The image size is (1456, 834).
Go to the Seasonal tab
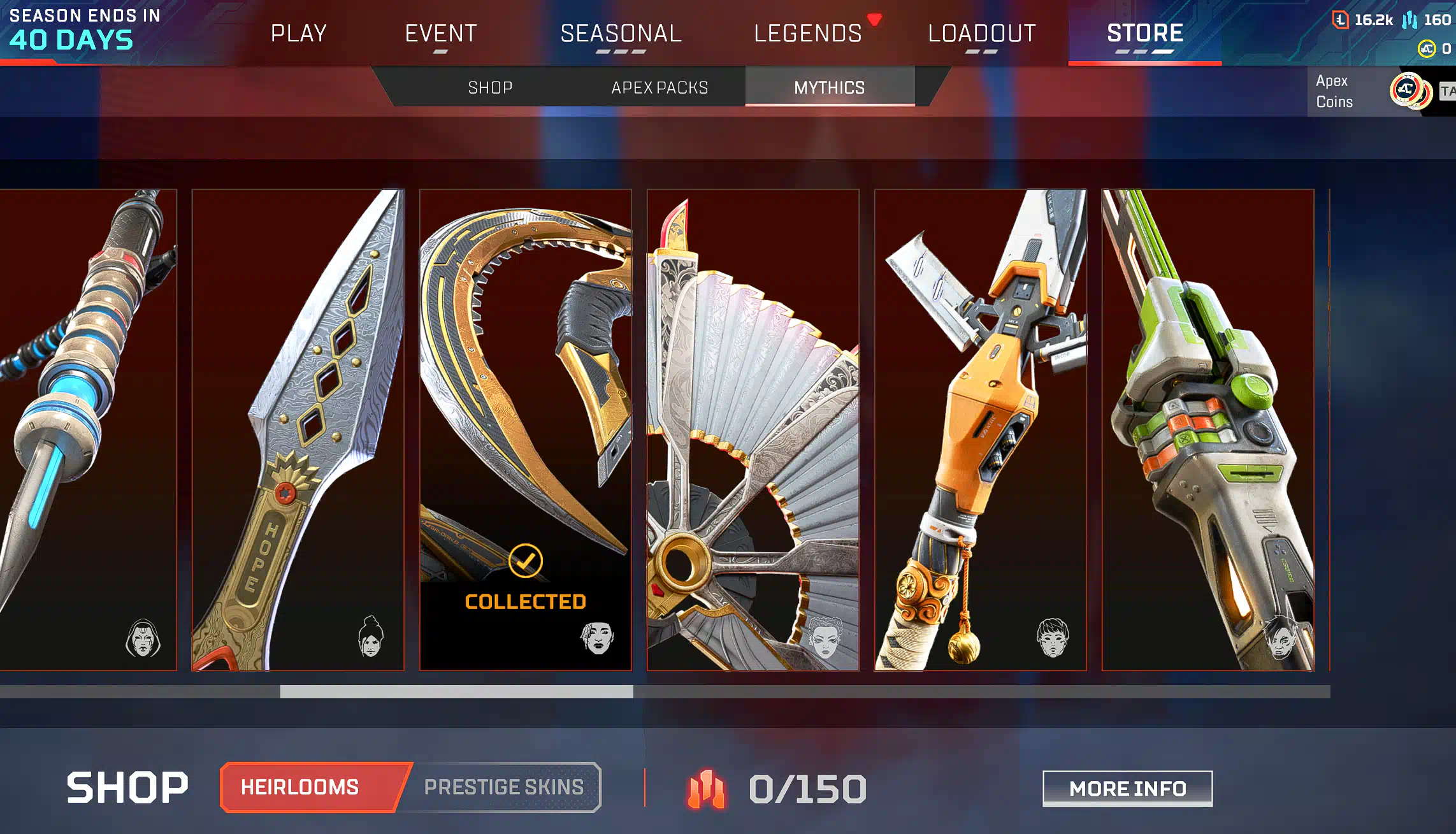(621, 33)
